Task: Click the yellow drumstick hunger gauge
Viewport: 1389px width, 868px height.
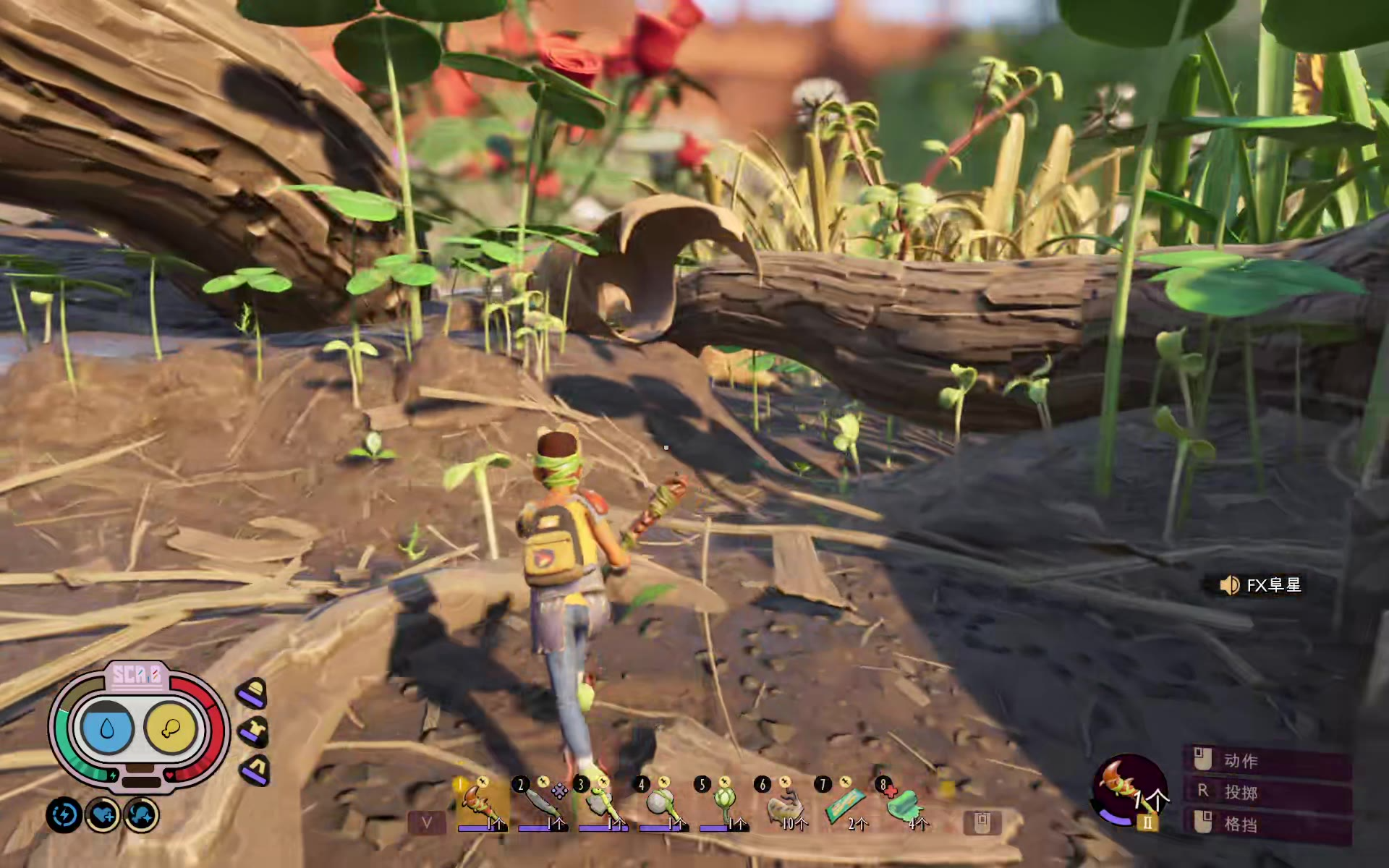Action: (x=171, y=728)
